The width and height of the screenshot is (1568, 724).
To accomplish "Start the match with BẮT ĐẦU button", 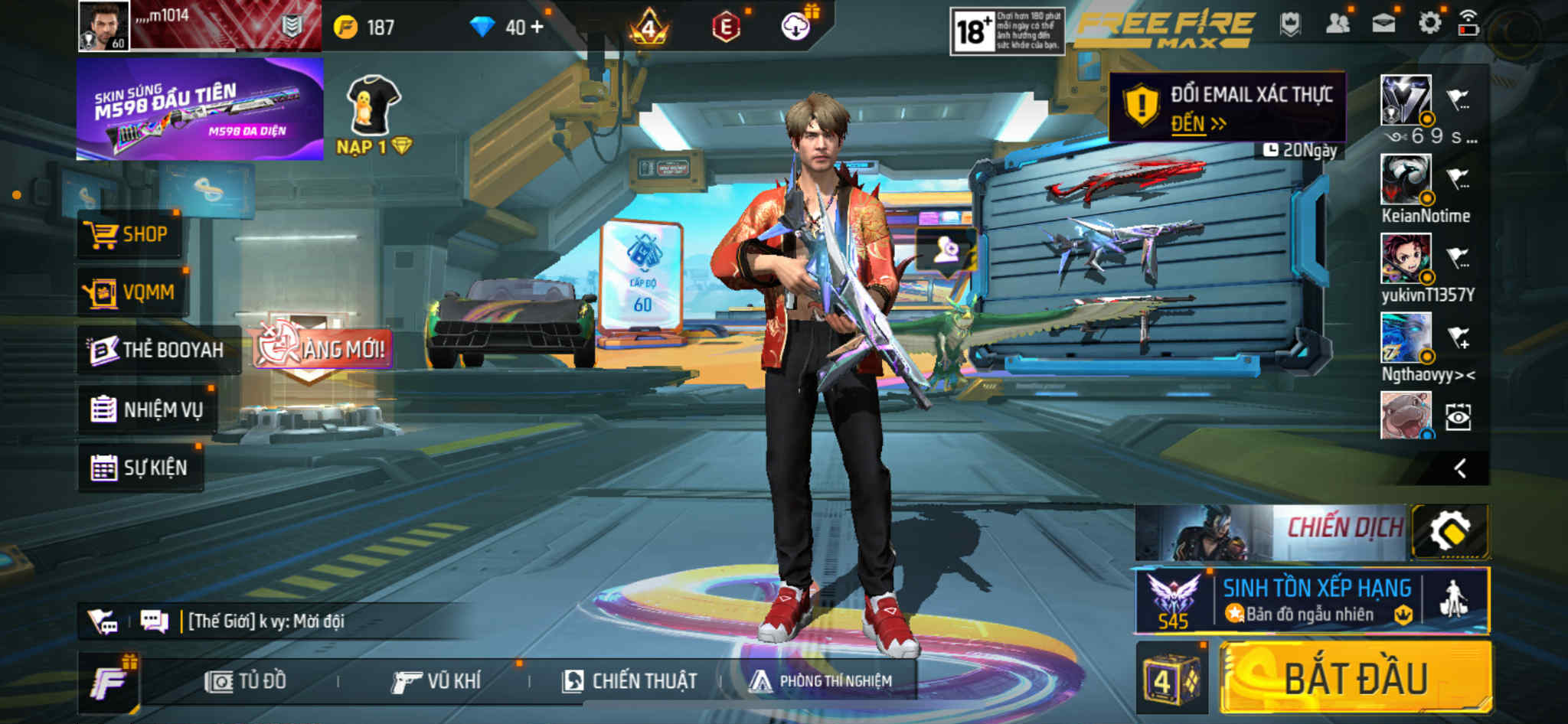I will tap(1355, 678).
